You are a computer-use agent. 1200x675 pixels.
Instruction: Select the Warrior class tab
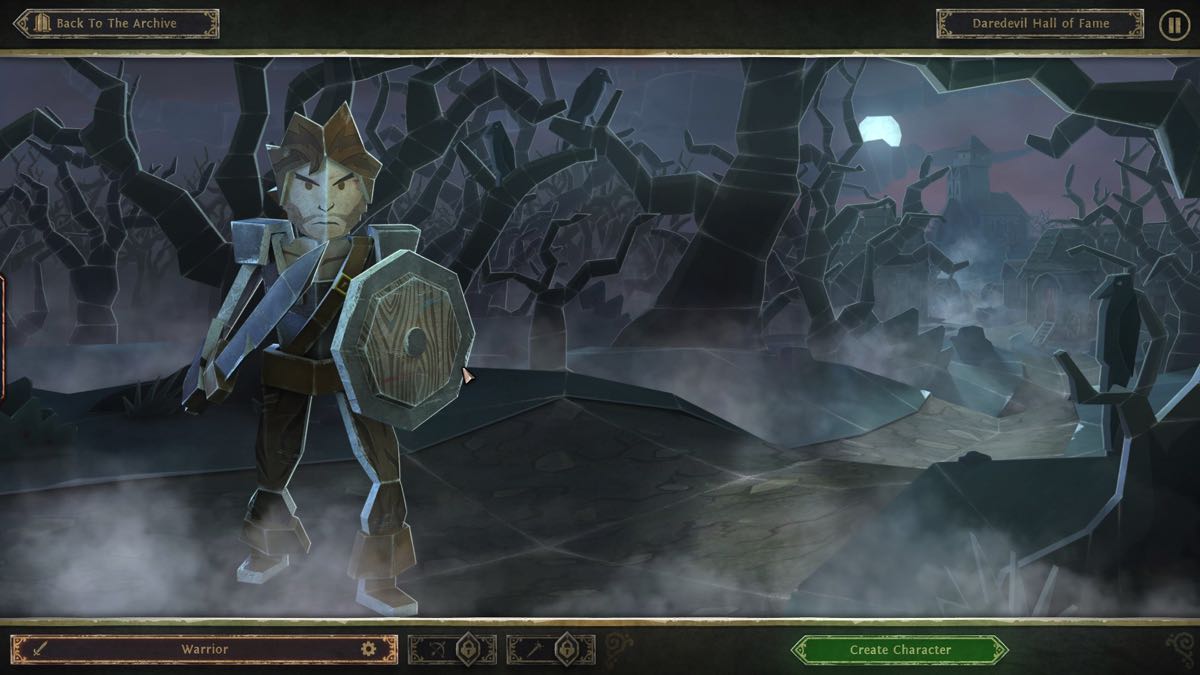[204, 650]
